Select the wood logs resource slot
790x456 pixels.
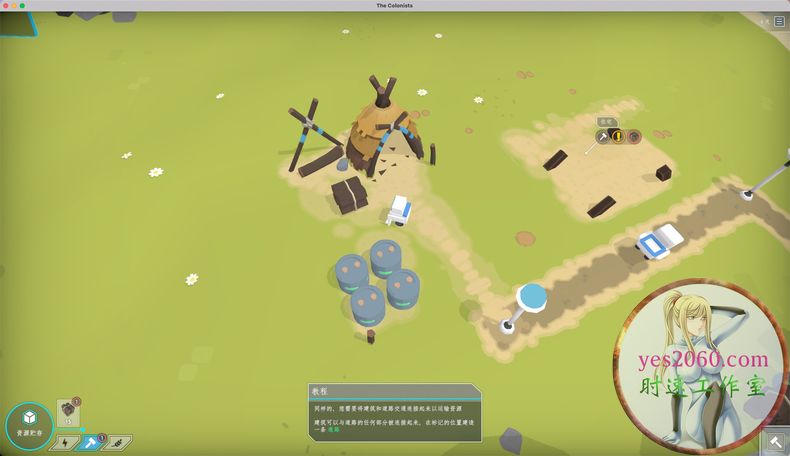tap(68, 413)
